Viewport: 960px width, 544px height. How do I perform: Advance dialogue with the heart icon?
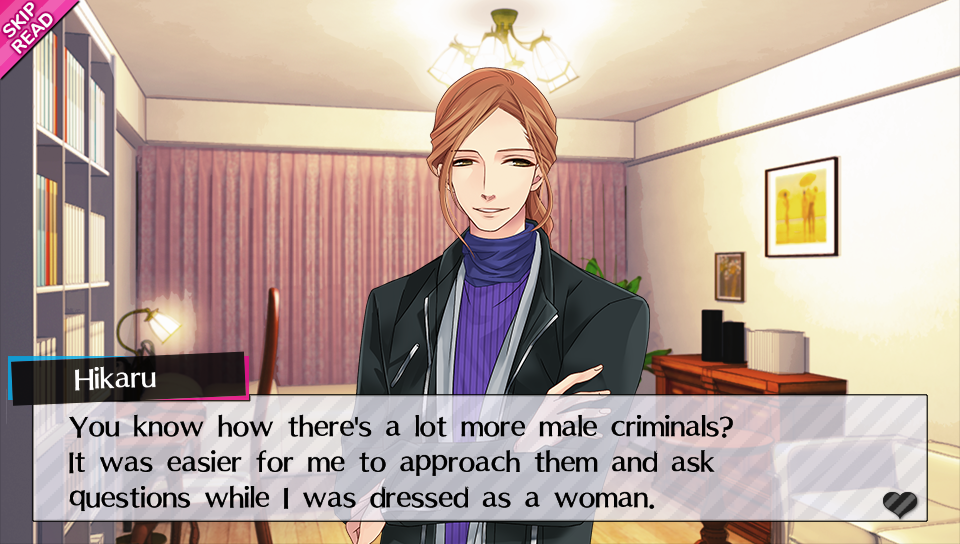coord(899,503)
